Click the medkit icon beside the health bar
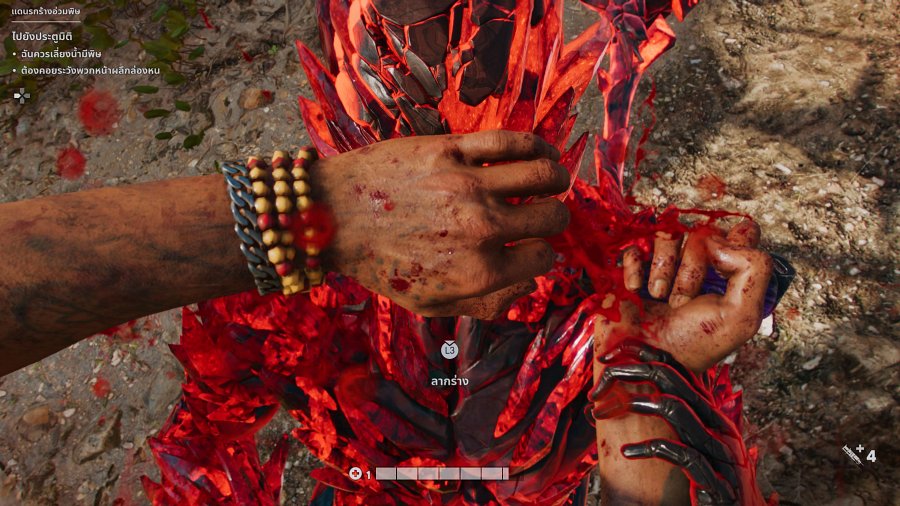The height and width of the screenshot is (506, 900). tap(355, 473)
